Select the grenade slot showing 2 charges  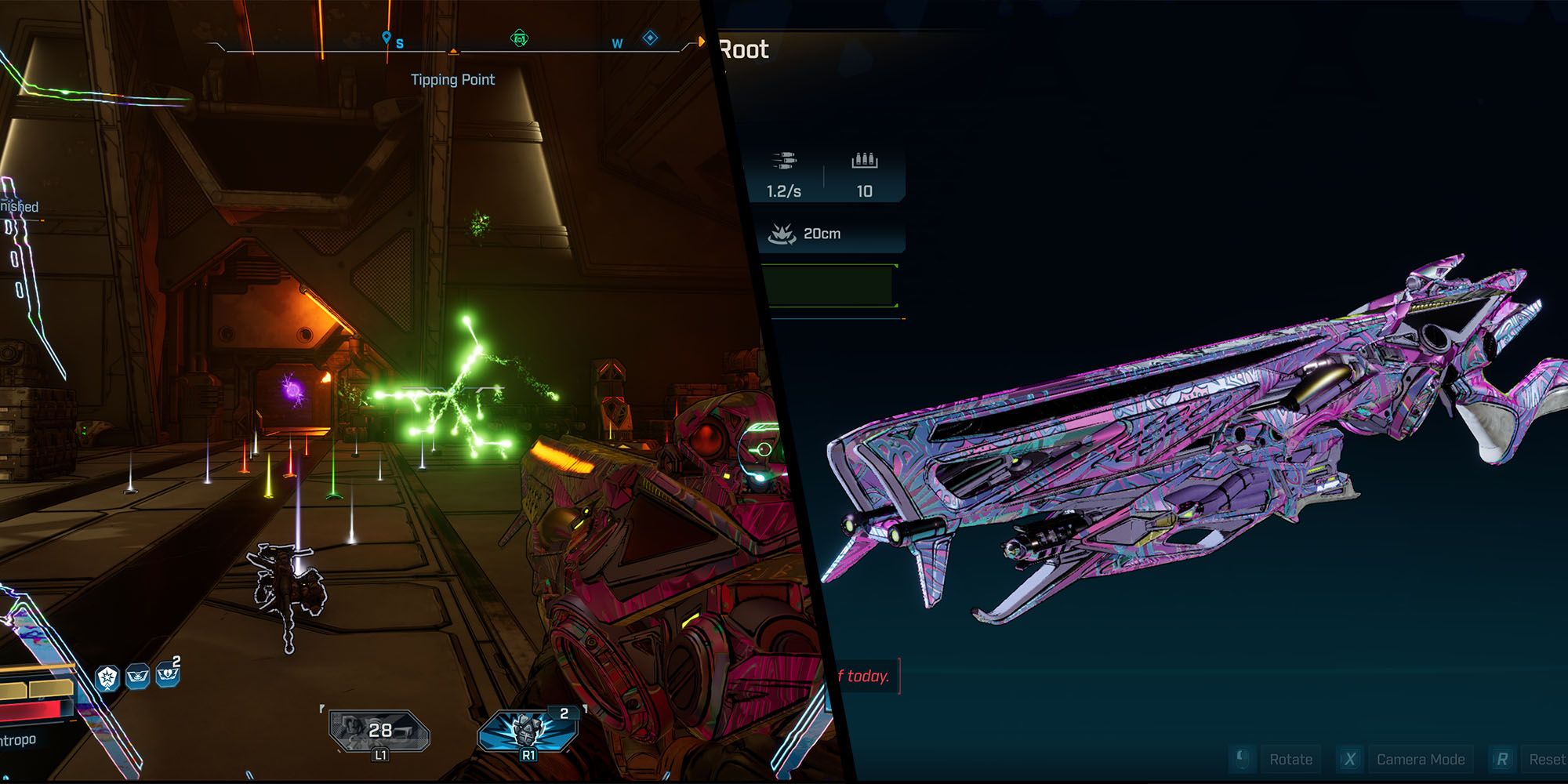(528, 731)
